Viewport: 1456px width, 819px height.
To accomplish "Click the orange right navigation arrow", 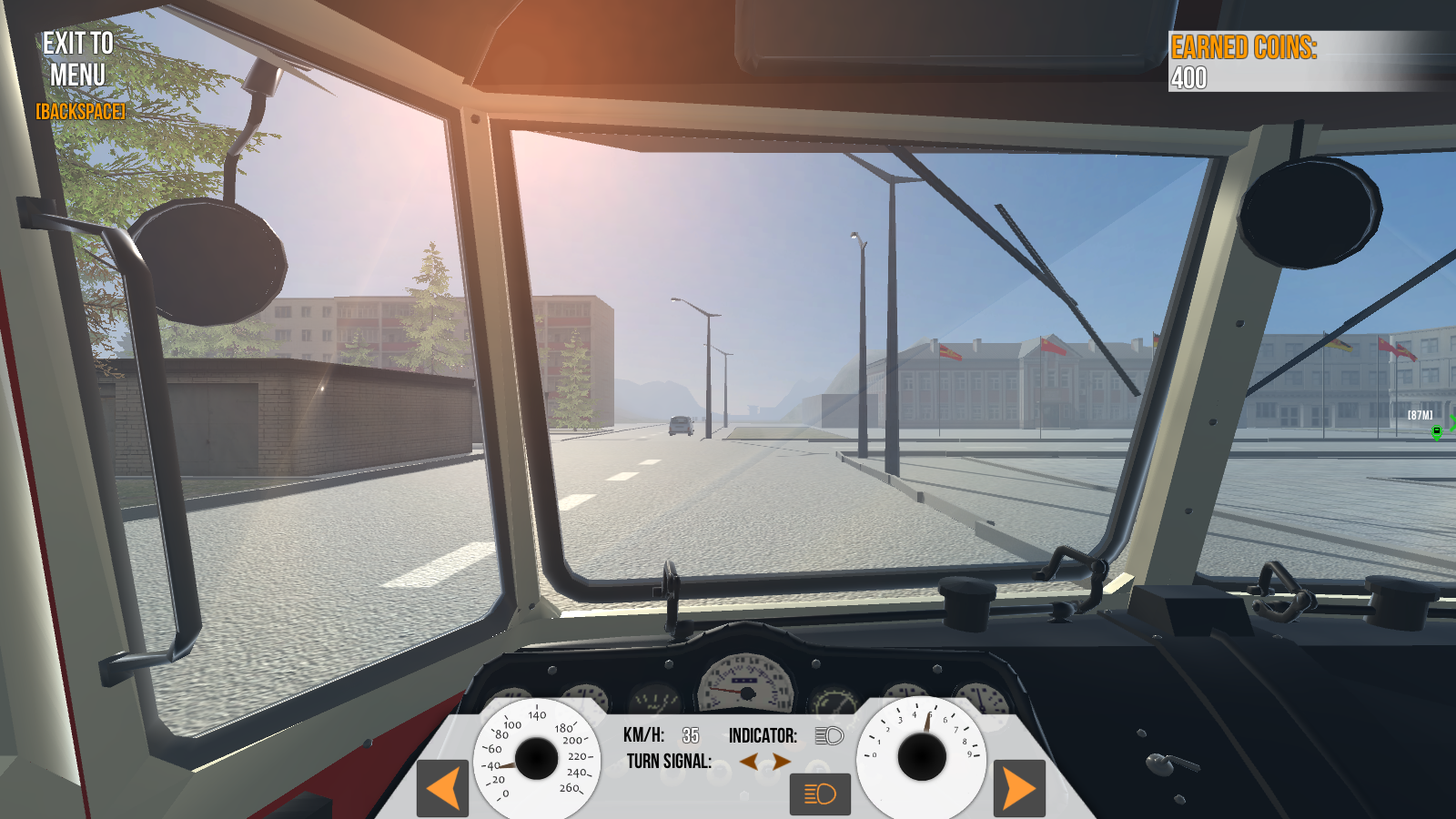I will pos(1017,790).
